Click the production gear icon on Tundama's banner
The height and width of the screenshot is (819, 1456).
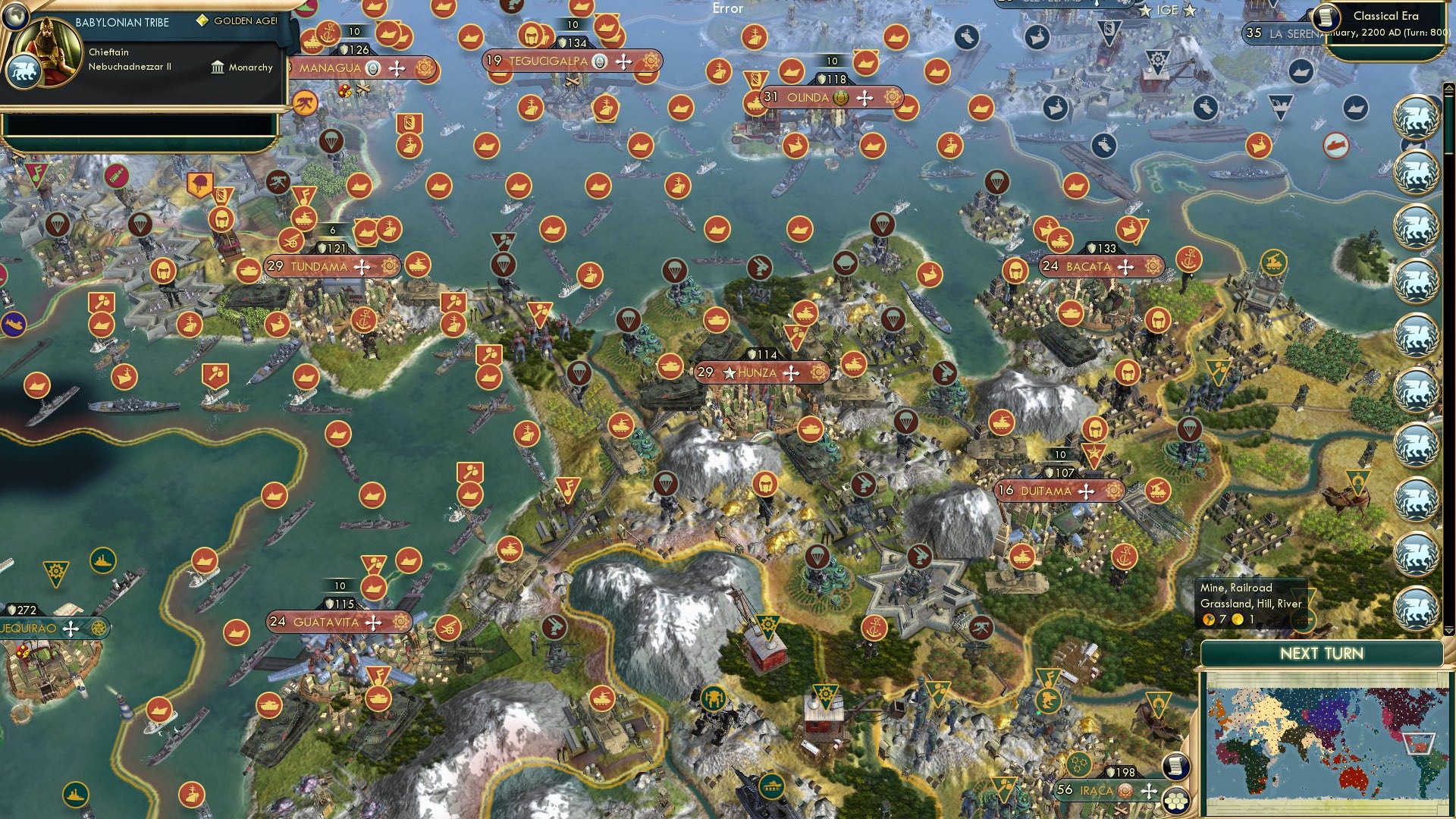(x=389, y=267)
